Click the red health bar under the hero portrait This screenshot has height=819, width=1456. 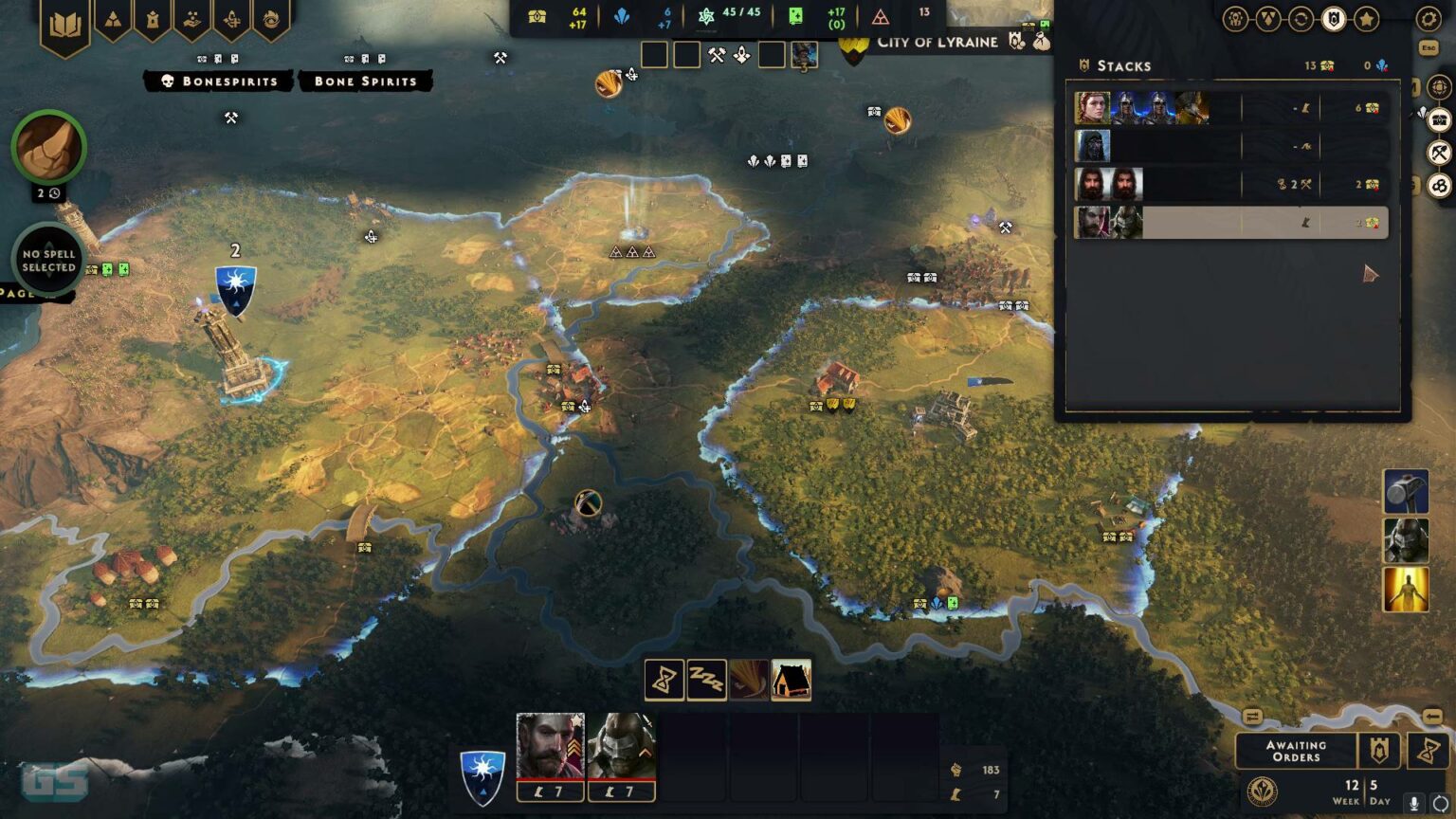tap(550, 781)
